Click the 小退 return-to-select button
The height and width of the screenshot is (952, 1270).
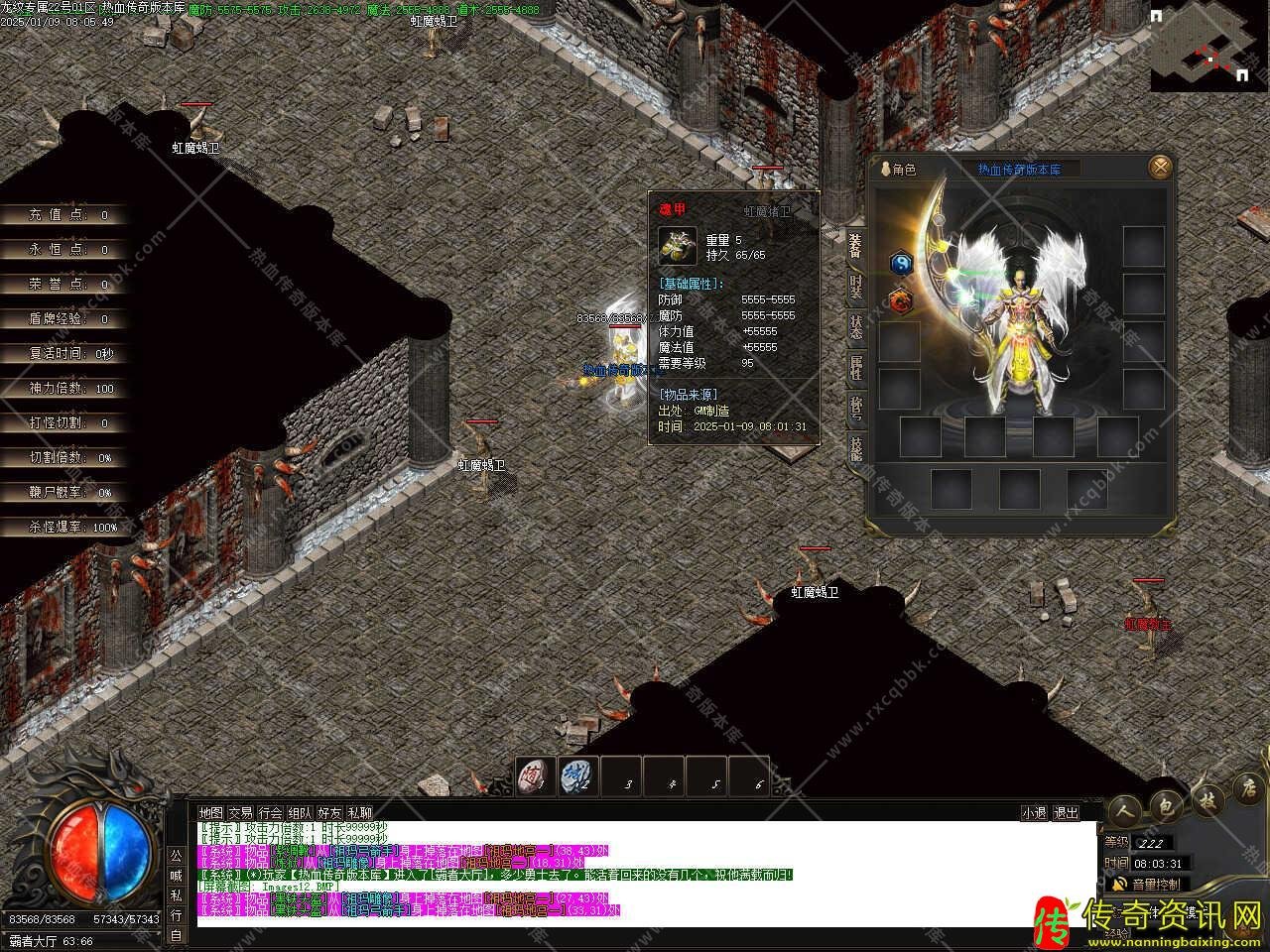pyautogui.click(x=1035, y=812)
